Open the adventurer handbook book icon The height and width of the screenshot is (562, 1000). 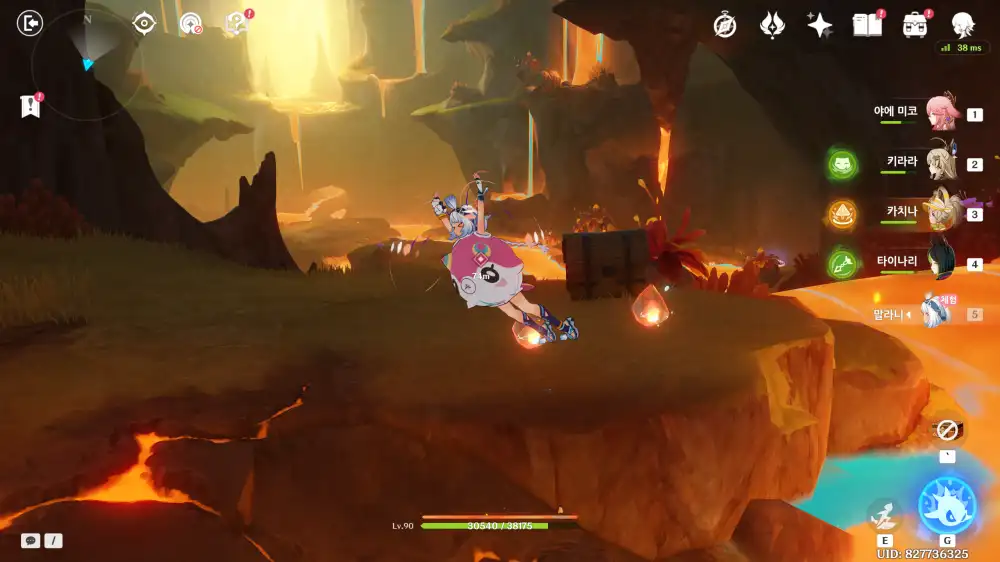coord(867,25)
